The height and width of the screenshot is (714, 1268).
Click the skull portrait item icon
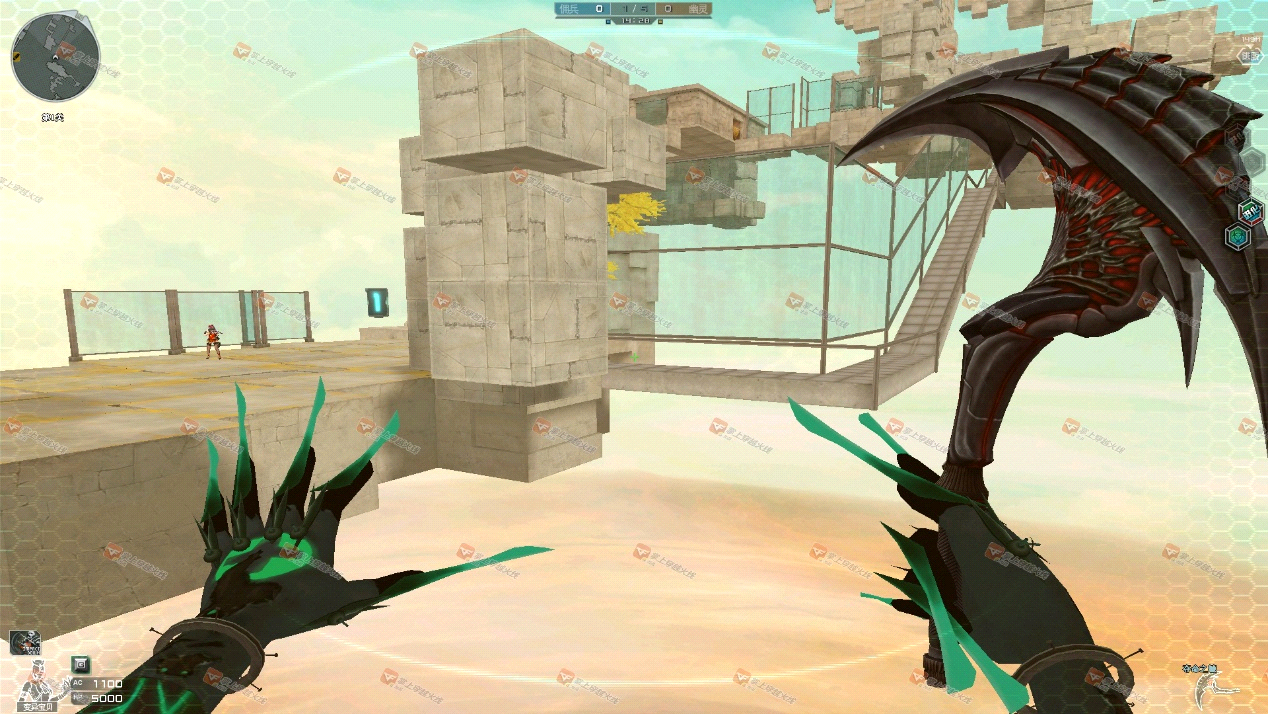(25, 643)
